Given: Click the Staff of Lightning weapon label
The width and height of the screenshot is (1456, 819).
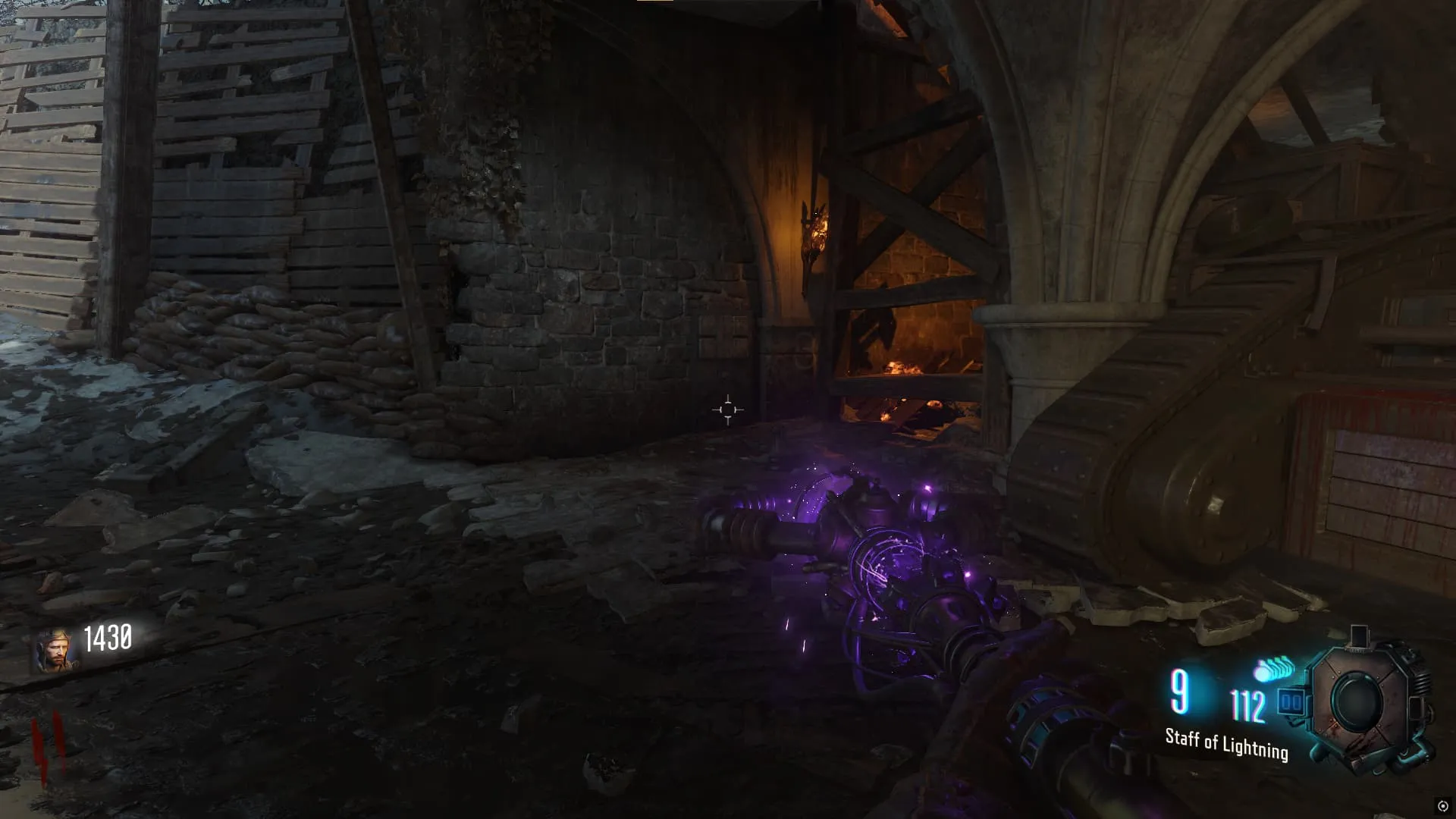Looking at the screenshot, I should [1226, 743].
